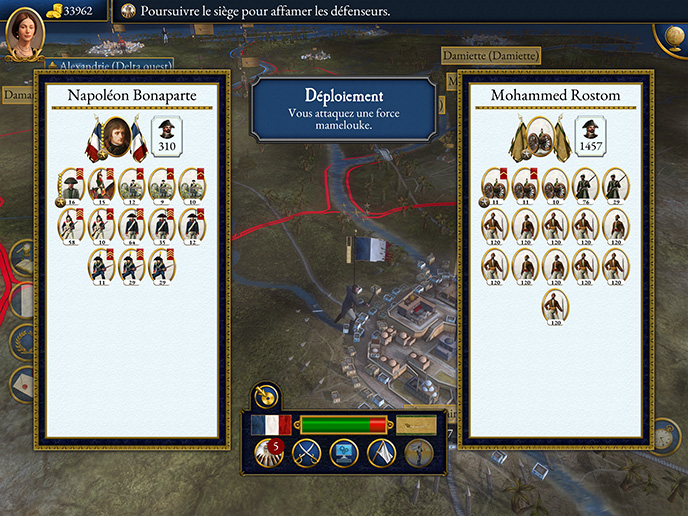Choose the white flag retreat button
The height and width of the screenshot is (516, 688).
click(380, 452)
